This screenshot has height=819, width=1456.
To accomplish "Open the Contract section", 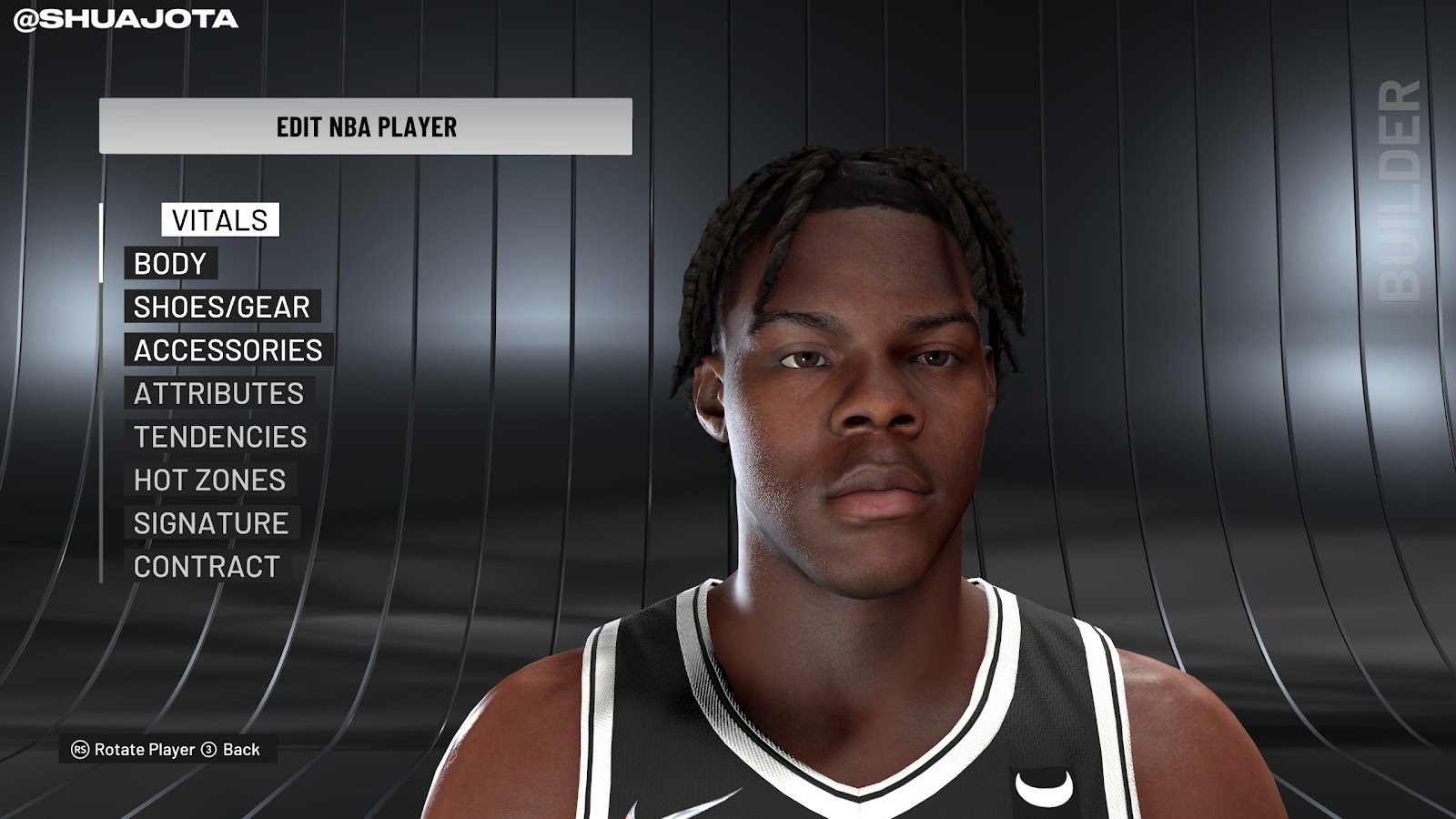I will [207, 566].
